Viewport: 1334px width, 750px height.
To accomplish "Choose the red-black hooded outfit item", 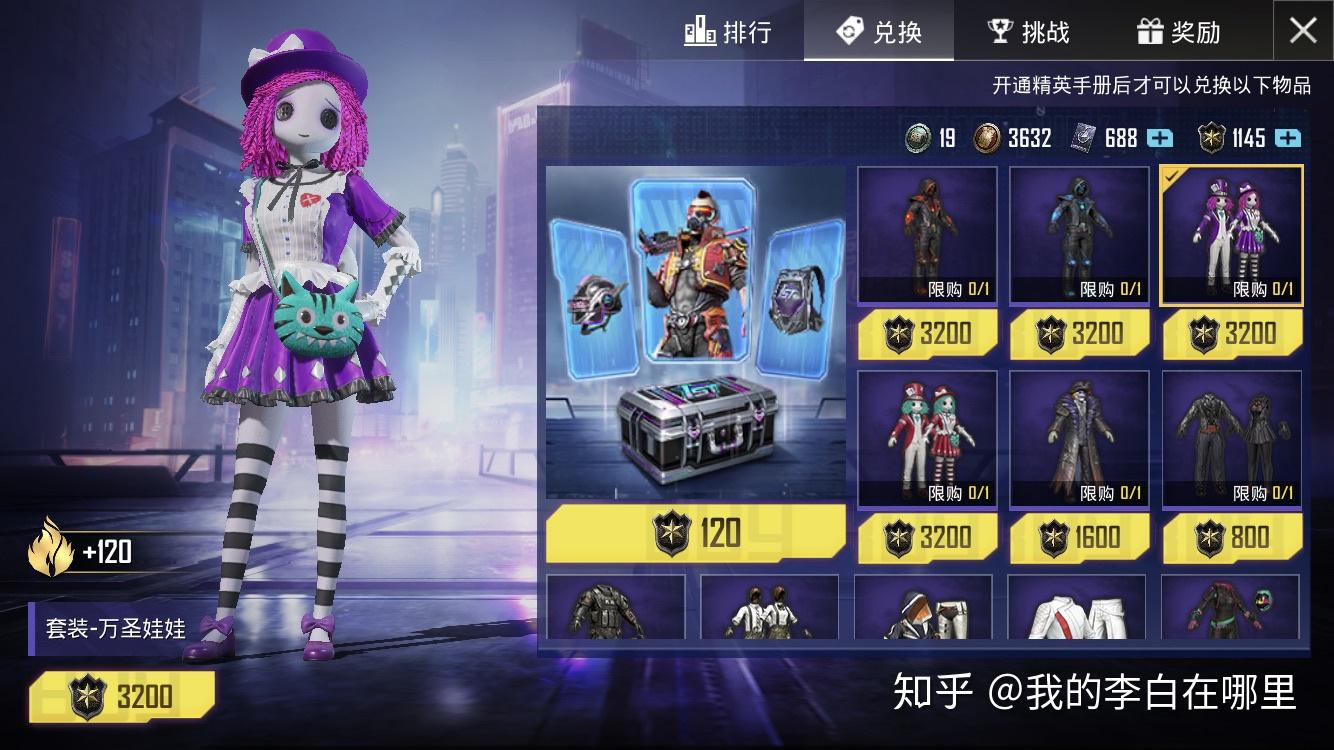I will pyautogui.click(x=927, y=235).
